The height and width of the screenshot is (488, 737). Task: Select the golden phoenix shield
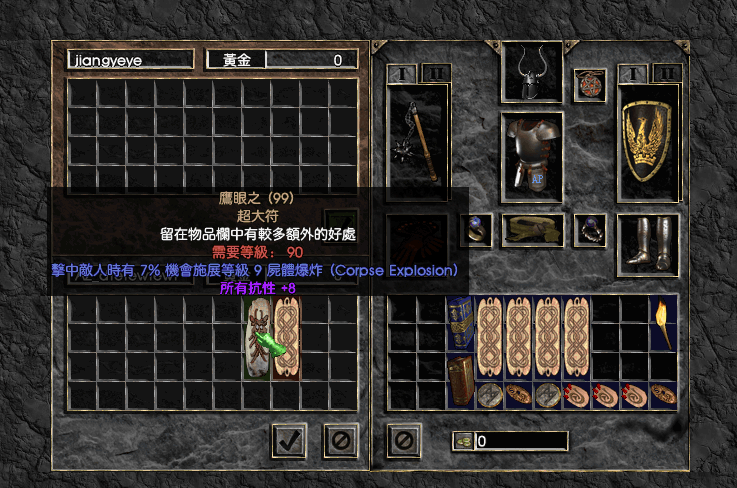tap(648, 142)
